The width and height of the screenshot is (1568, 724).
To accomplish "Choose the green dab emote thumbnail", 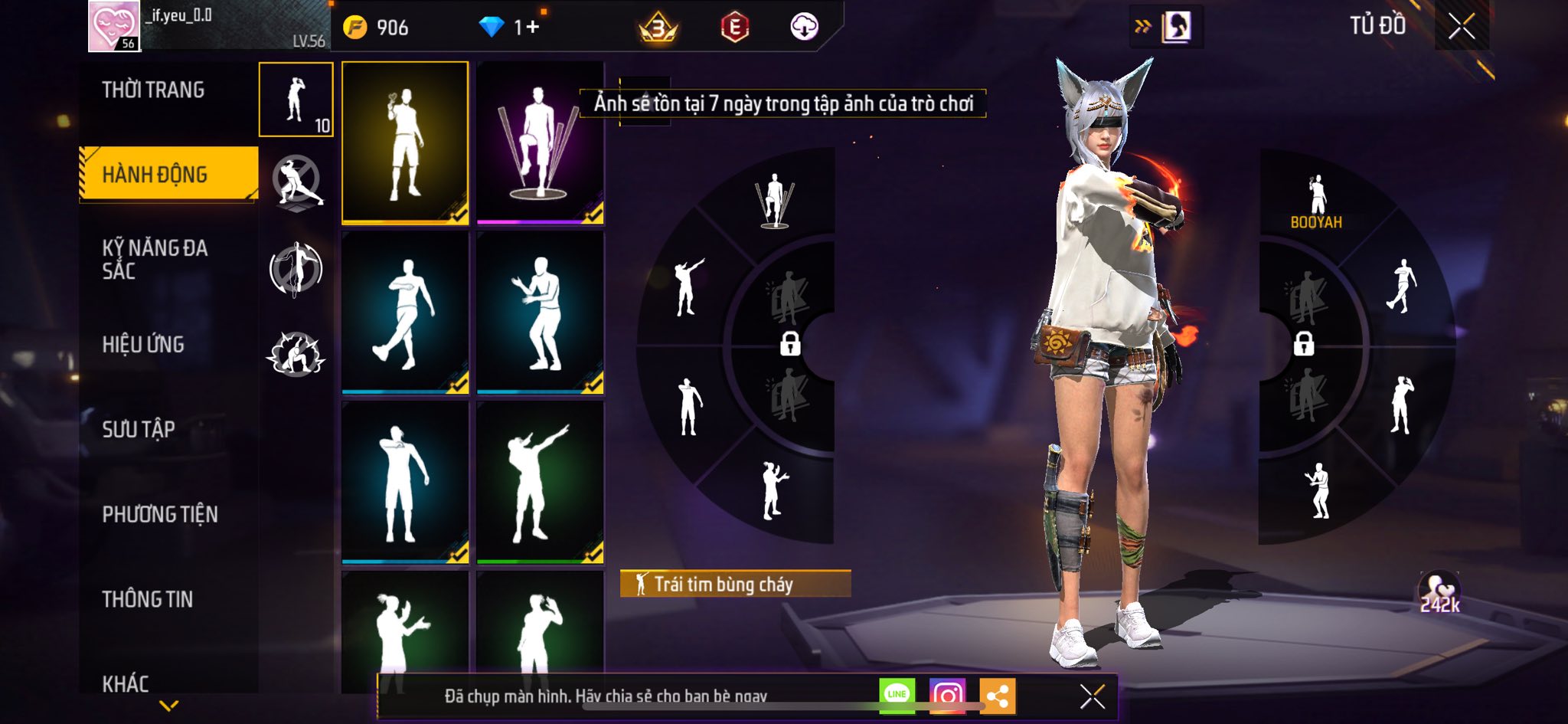I will click(540, 482).
